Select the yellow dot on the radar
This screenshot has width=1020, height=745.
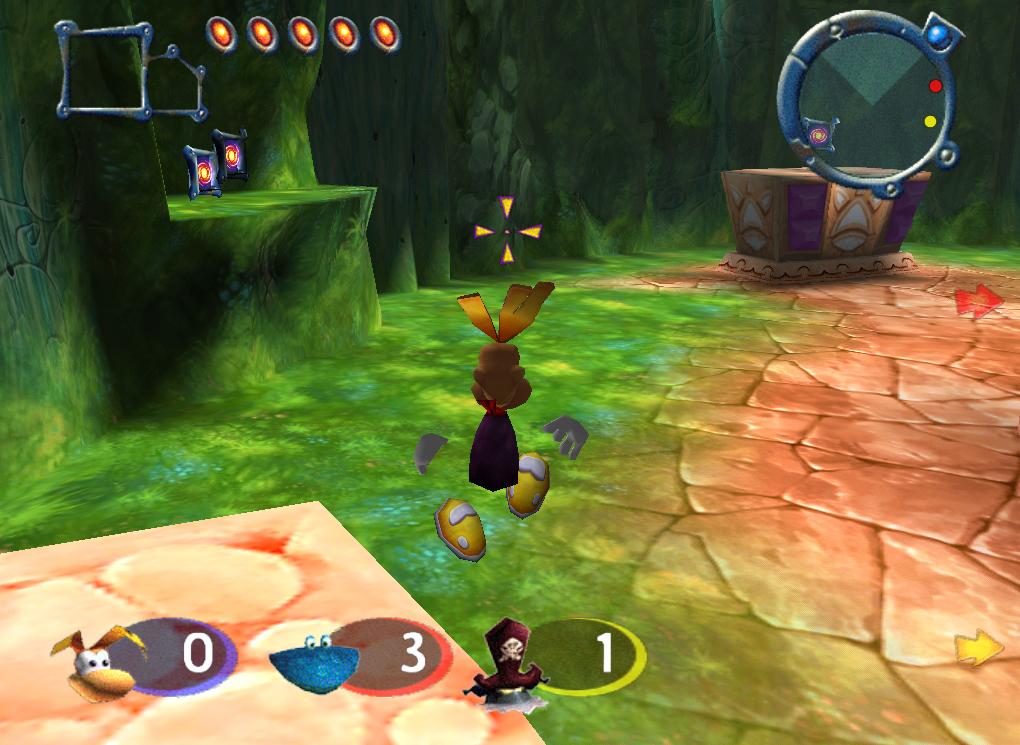point(930,122)
